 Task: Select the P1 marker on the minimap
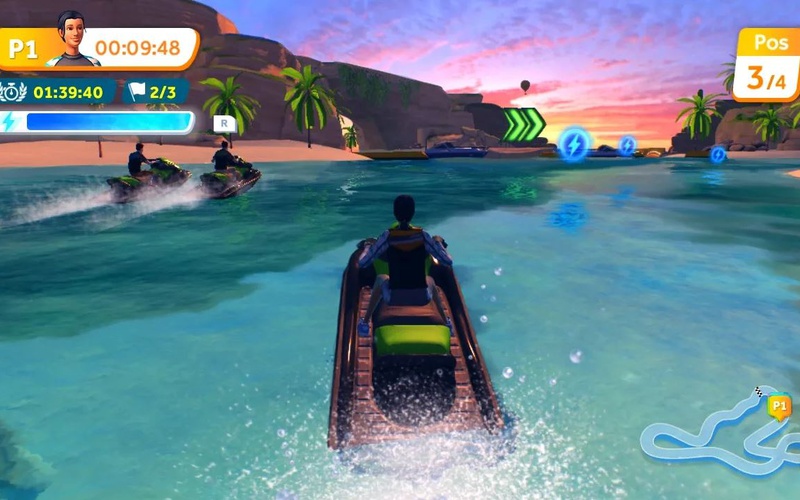(779, 406)
